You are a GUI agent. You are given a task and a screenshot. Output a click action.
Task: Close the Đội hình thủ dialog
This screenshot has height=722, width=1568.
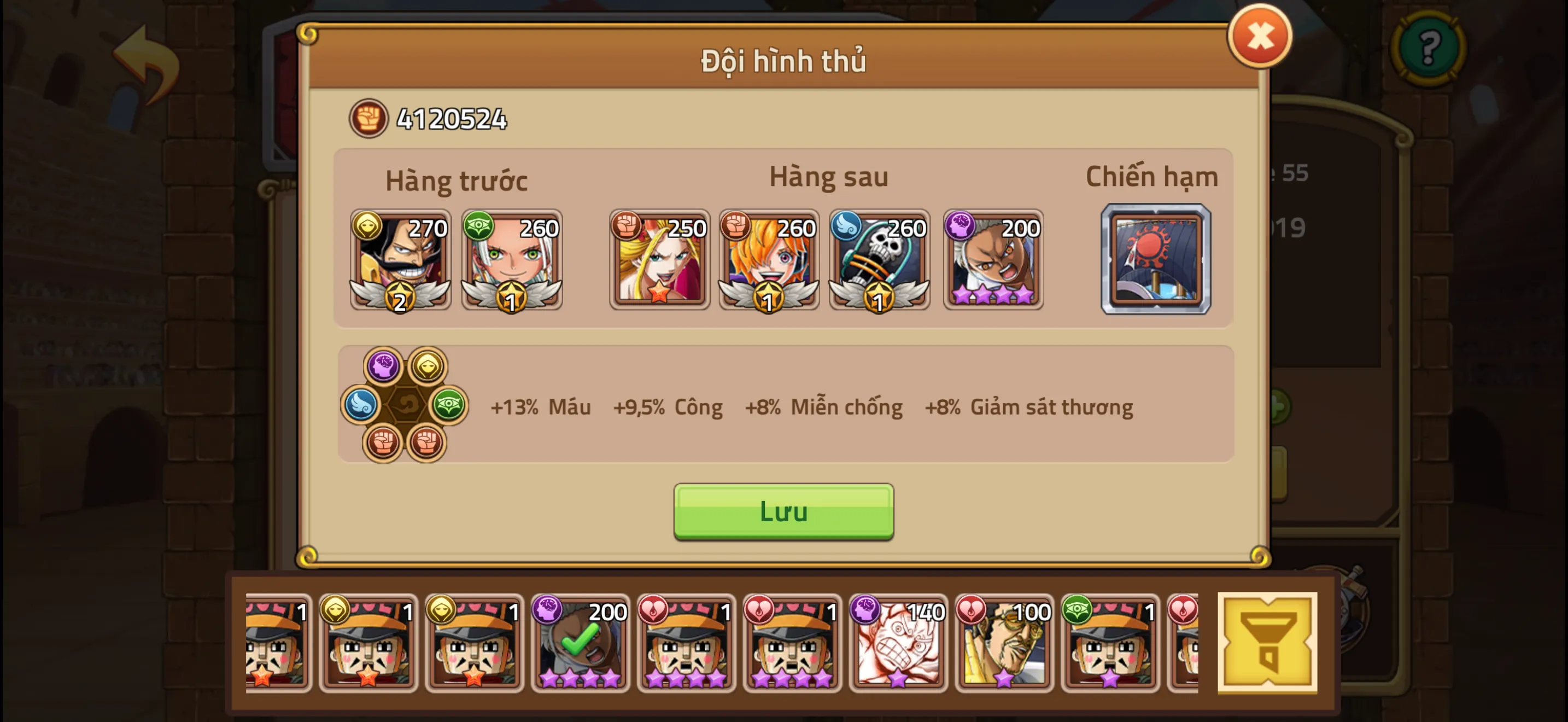pos(1260,38)
